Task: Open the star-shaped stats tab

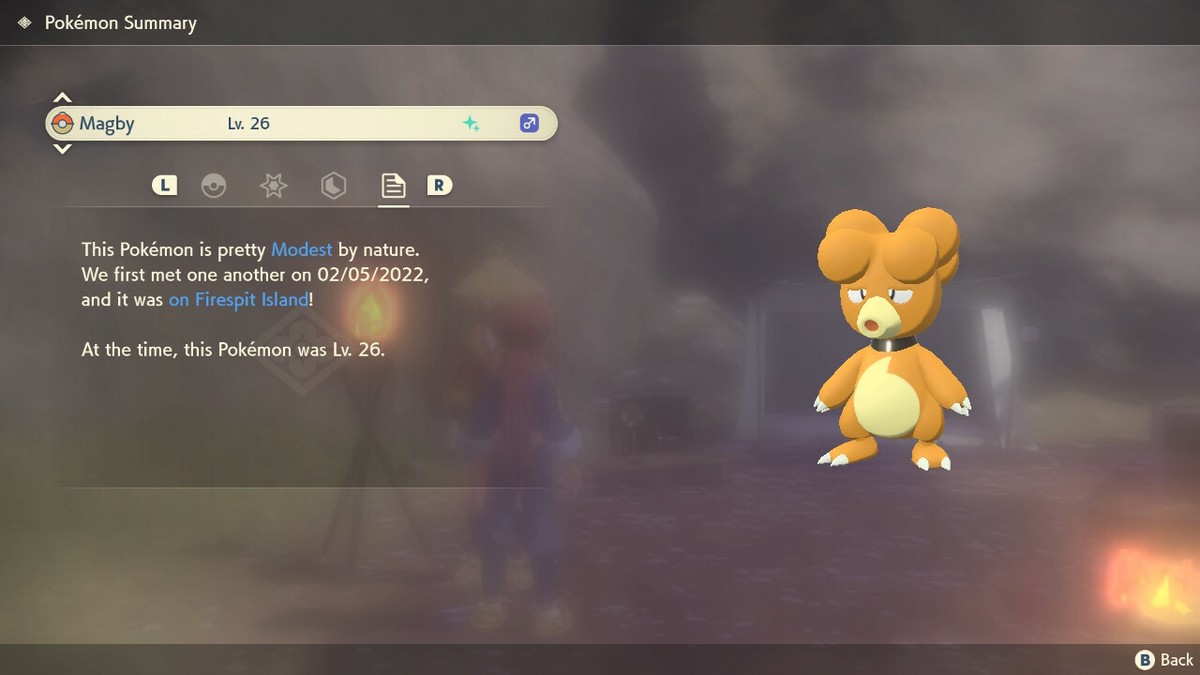Action: click(273, 186)
